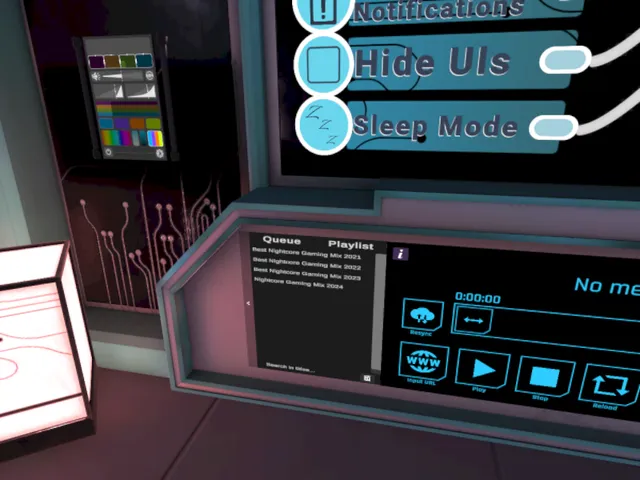This screenshot has height=480, width=640.
Task: Choose the purple swatch on color panel
Action: point(97,62)
